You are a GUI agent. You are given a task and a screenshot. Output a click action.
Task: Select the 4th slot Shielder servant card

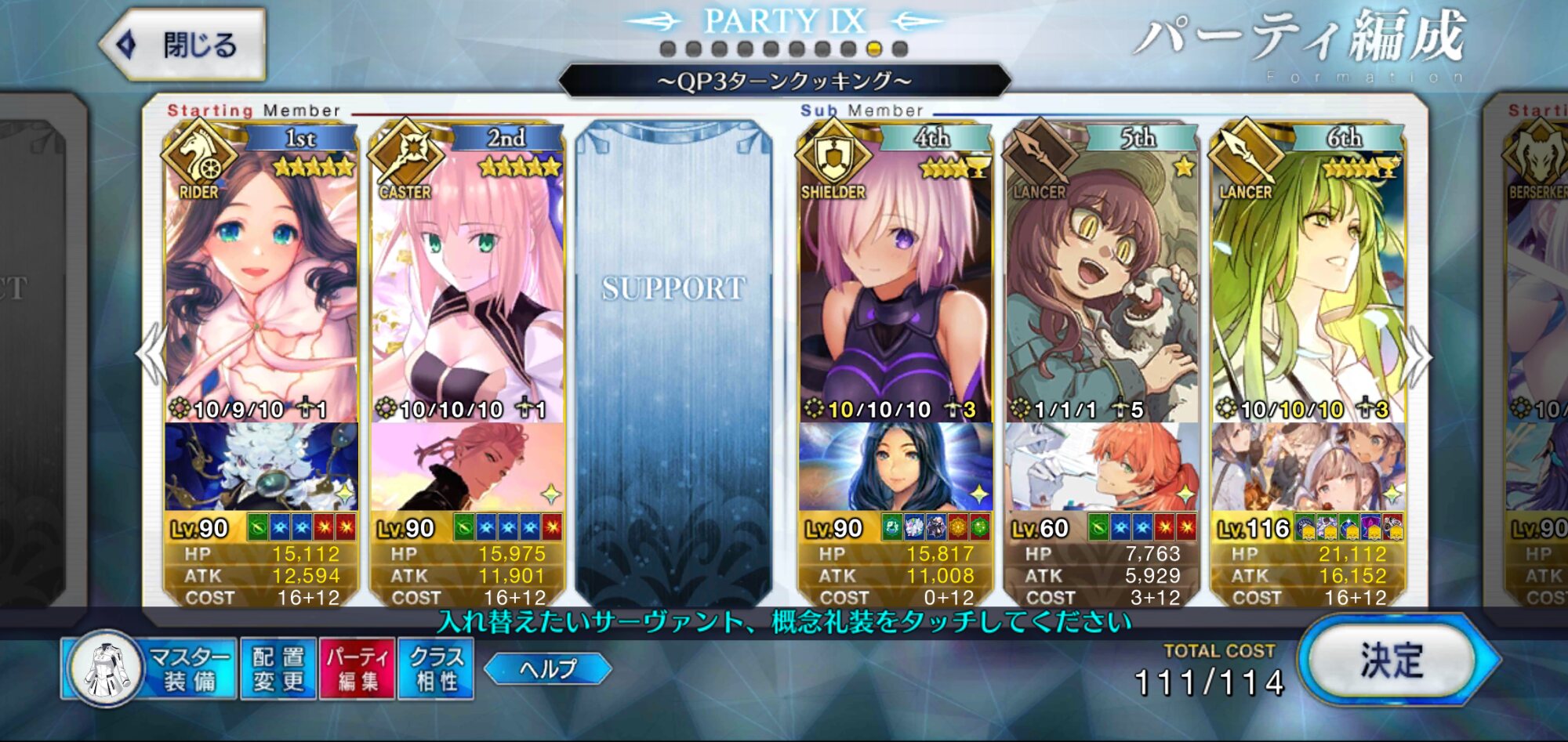click(x=895, y=282)
